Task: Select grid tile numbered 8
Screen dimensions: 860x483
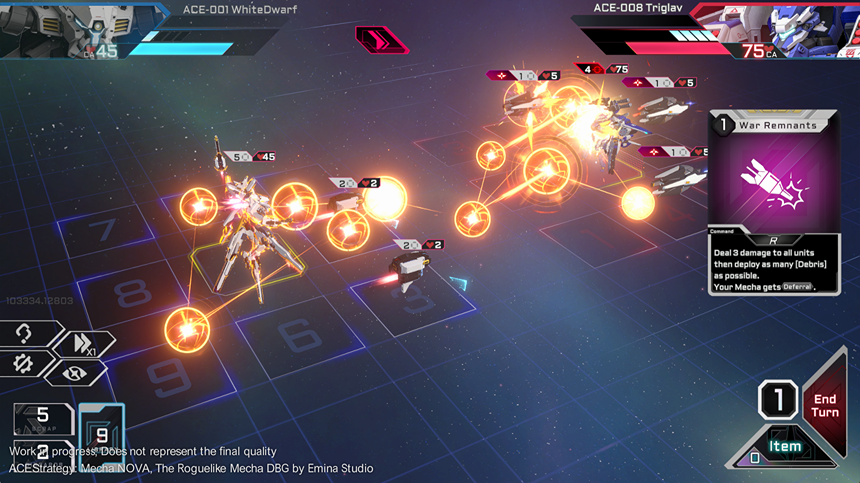Action: [130, 292]
